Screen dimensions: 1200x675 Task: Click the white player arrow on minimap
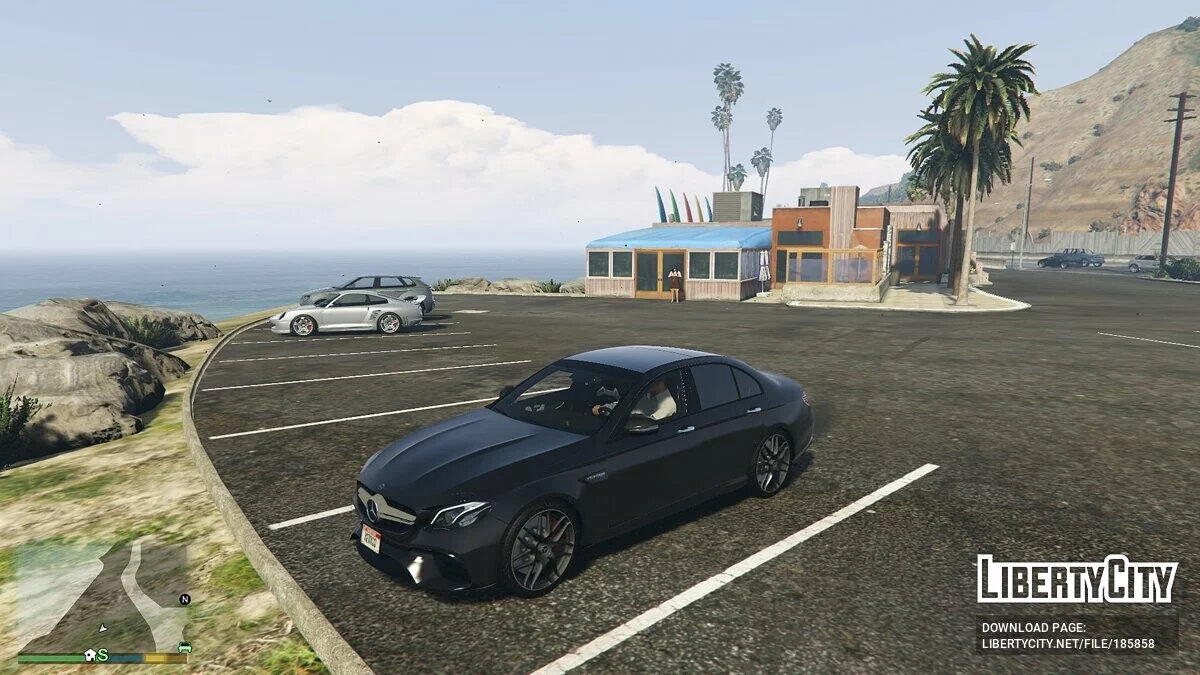tap(102, 628)
